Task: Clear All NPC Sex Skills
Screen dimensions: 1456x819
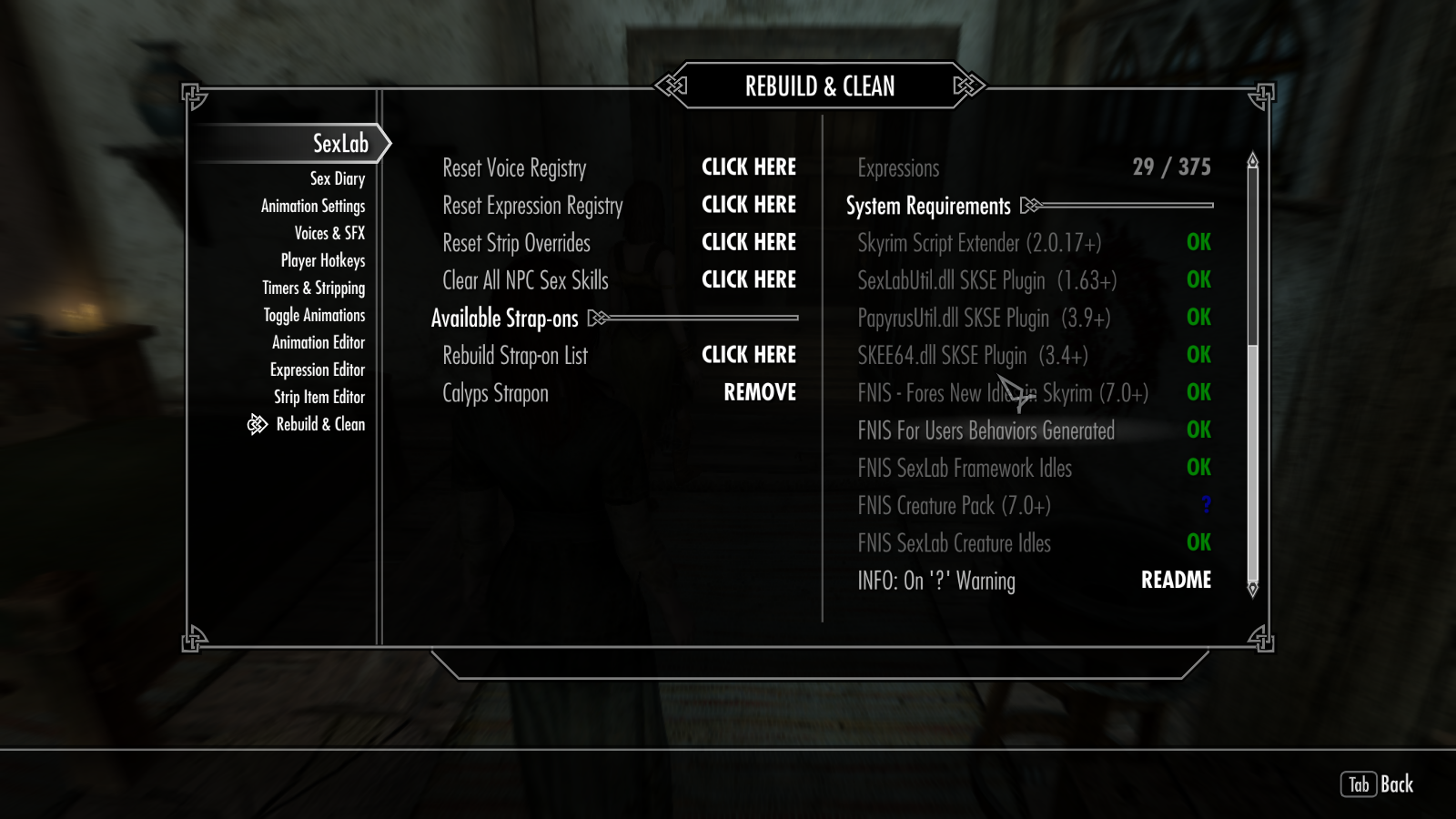Action: (748, 279)
